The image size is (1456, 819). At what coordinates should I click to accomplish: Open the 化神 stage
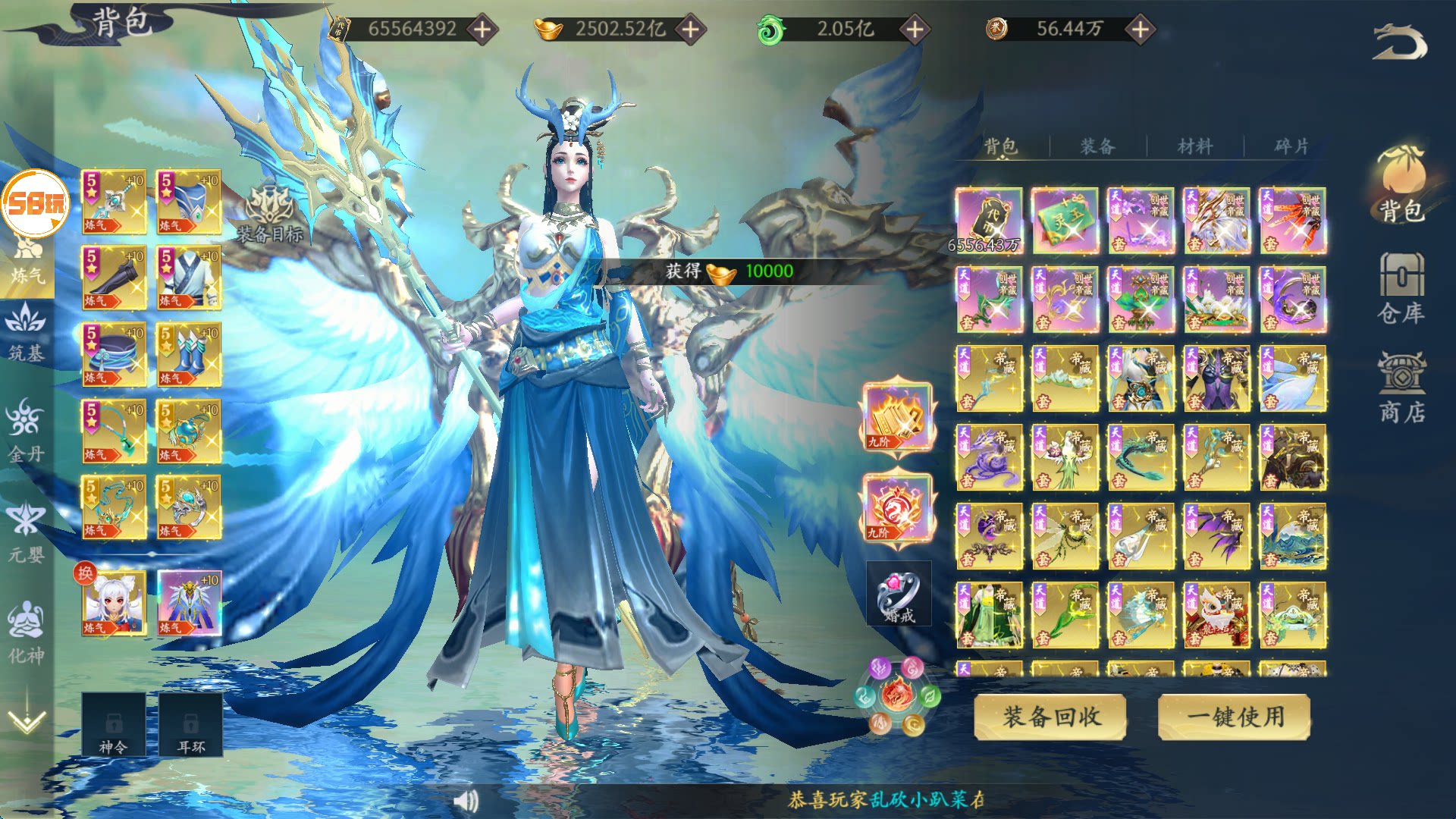(x=27, y=633)
